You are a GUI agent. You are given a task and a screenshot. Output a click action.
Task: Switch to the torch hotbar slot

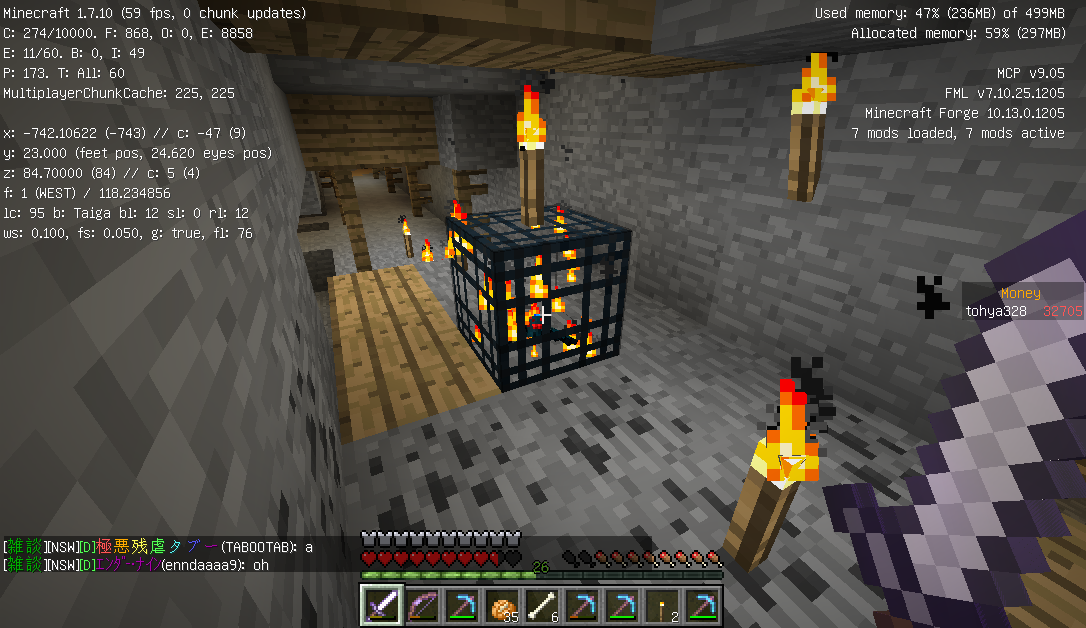coord(661,605)
